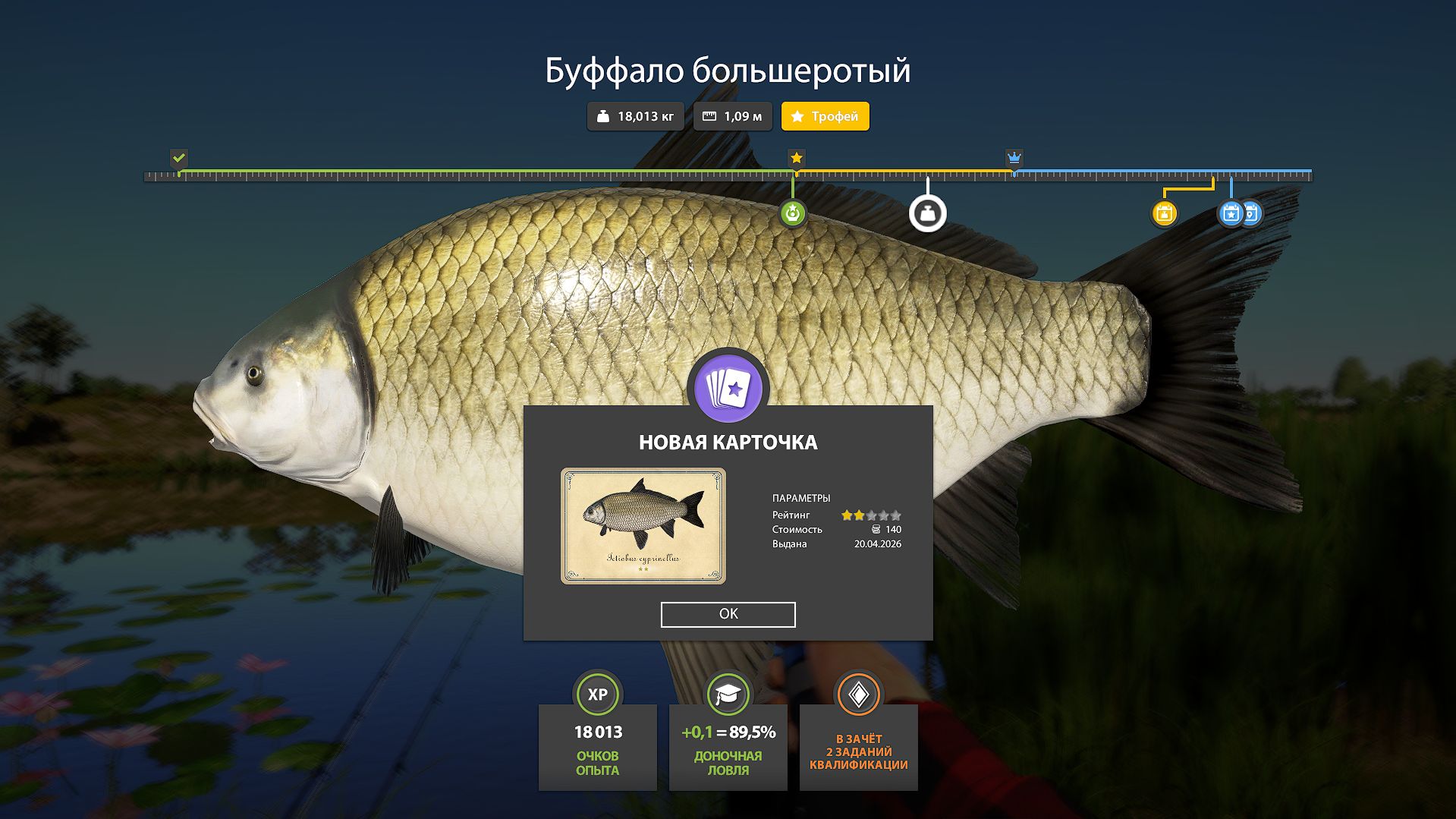Click the 1,09 м length badge
The image size is (1456, 819).
[731, 116]
